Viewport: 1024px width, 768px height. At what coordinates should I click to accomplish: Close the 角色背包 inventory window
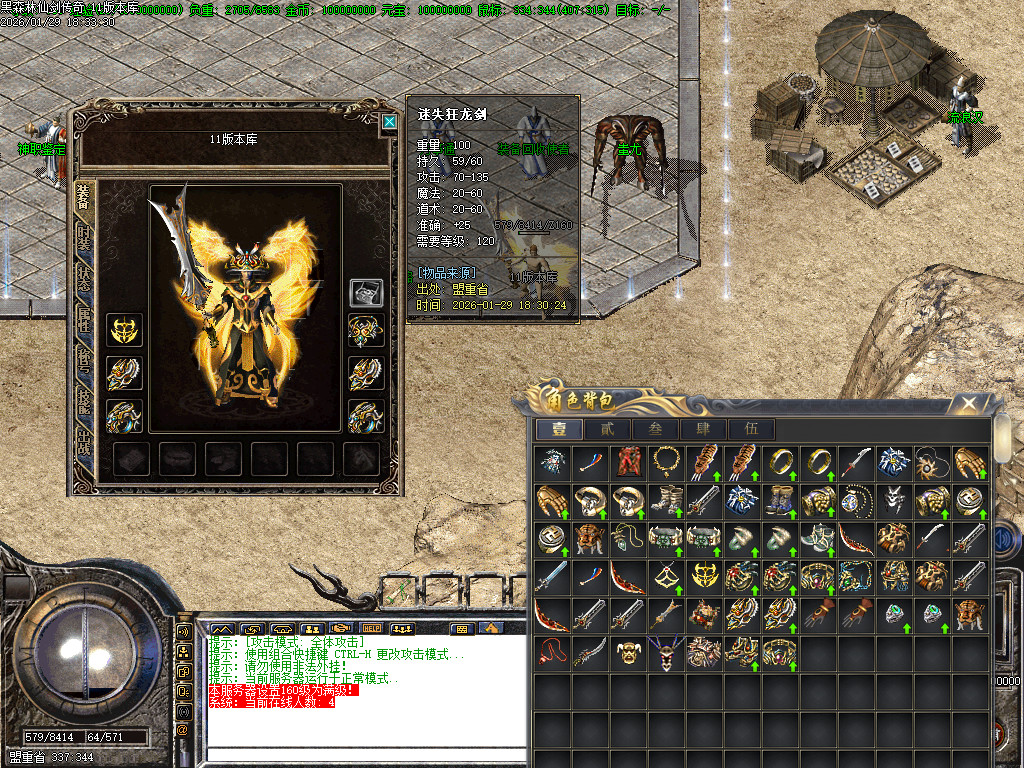tap(968, 404)
